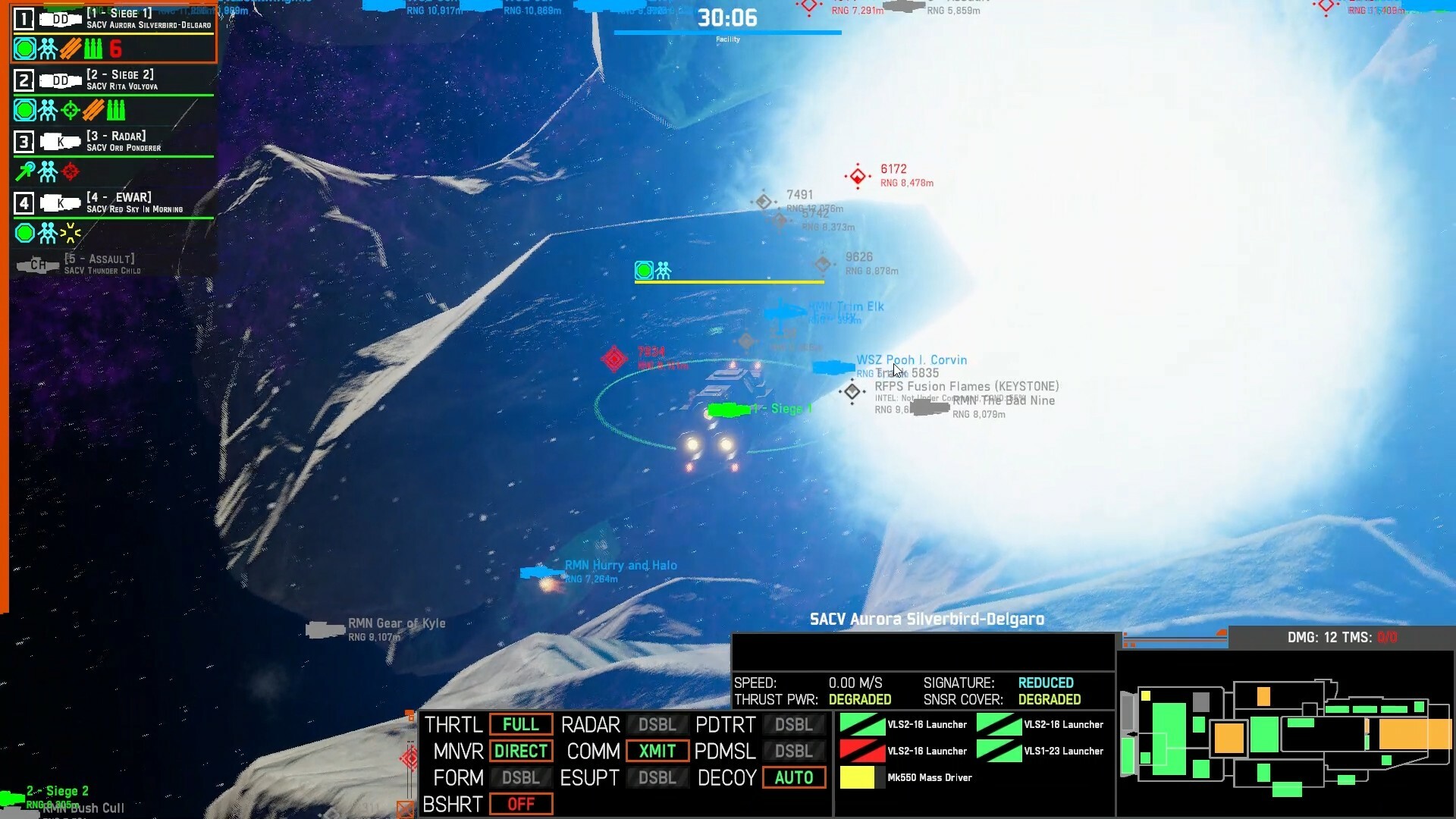The image size is (1456, 819).
Task: Click the green missile tubes icon under Rita Volyova
Action: tap(115, 110)
